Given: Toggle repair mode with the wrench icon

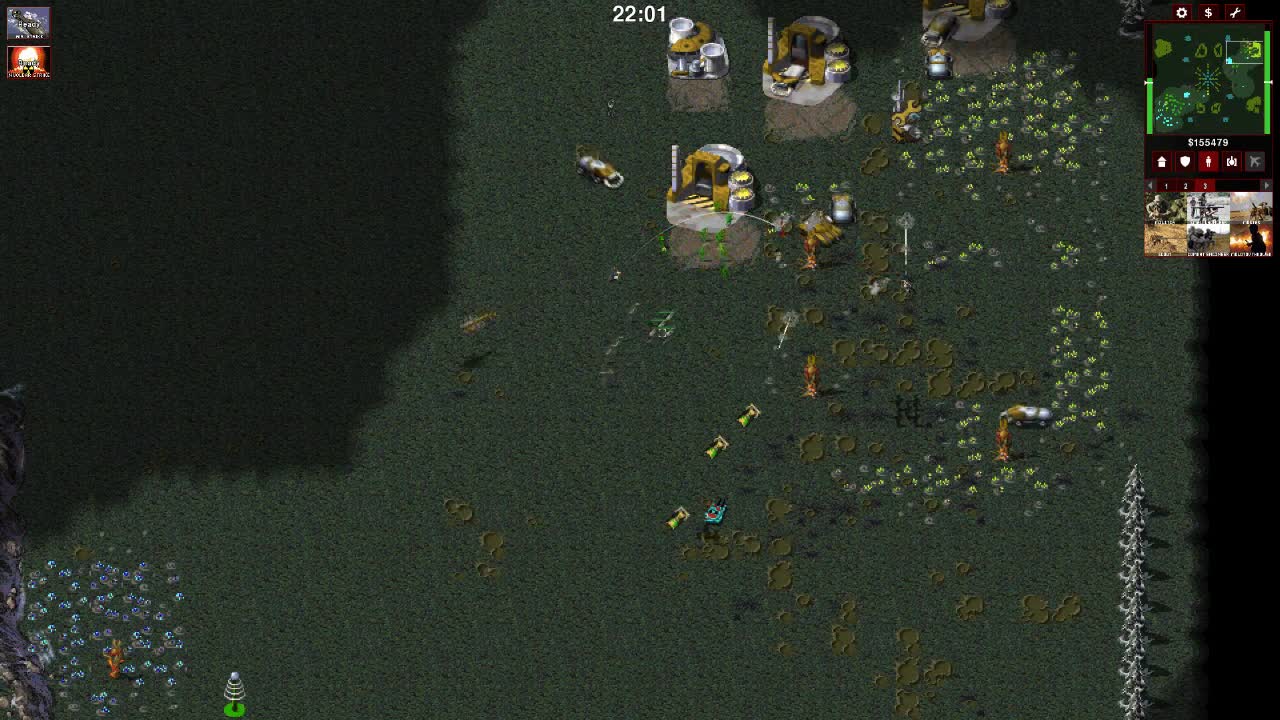Looking at the screenshot, I should [1233, 13].
